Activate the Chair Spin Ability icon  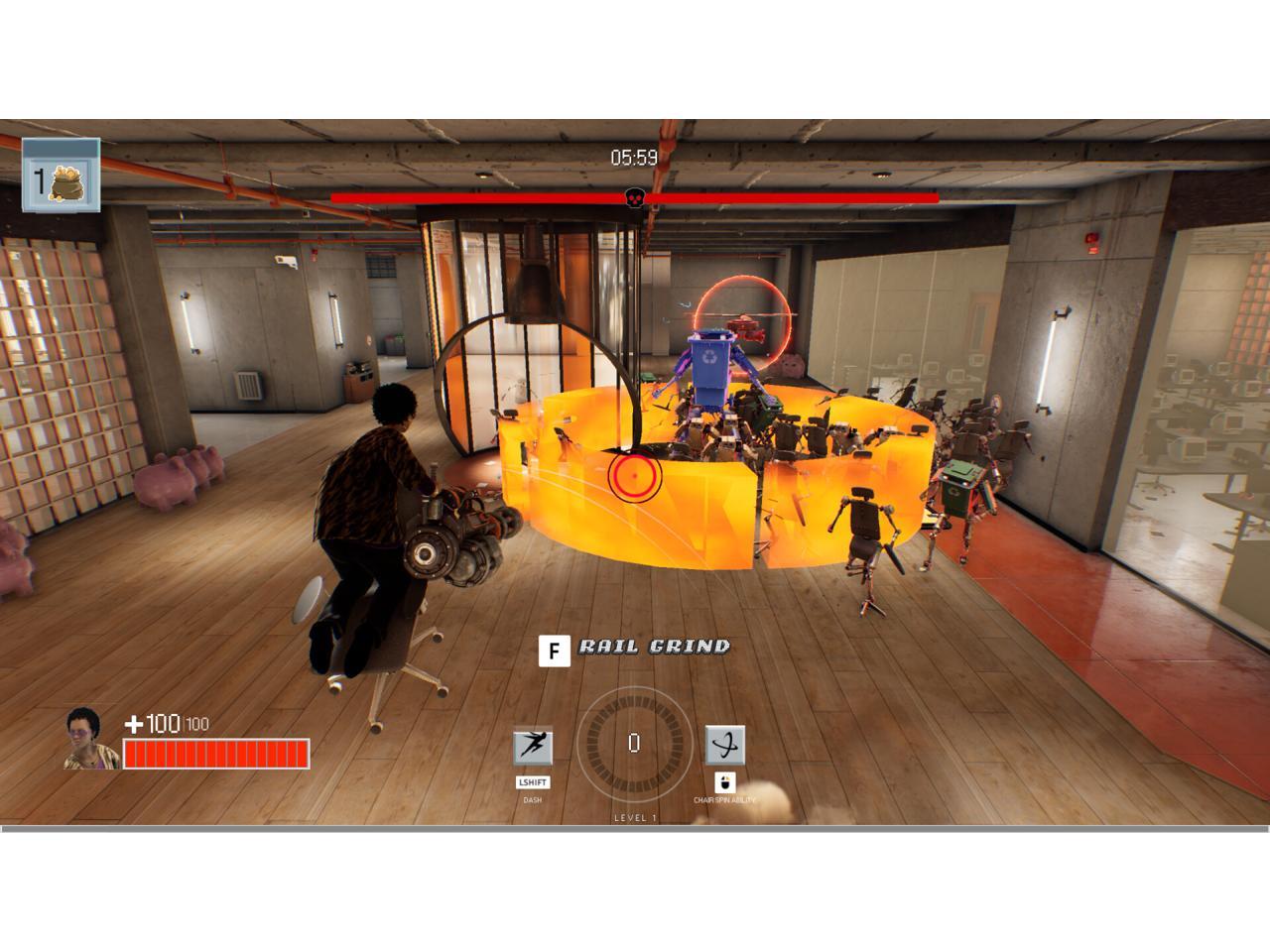[725, 745]
